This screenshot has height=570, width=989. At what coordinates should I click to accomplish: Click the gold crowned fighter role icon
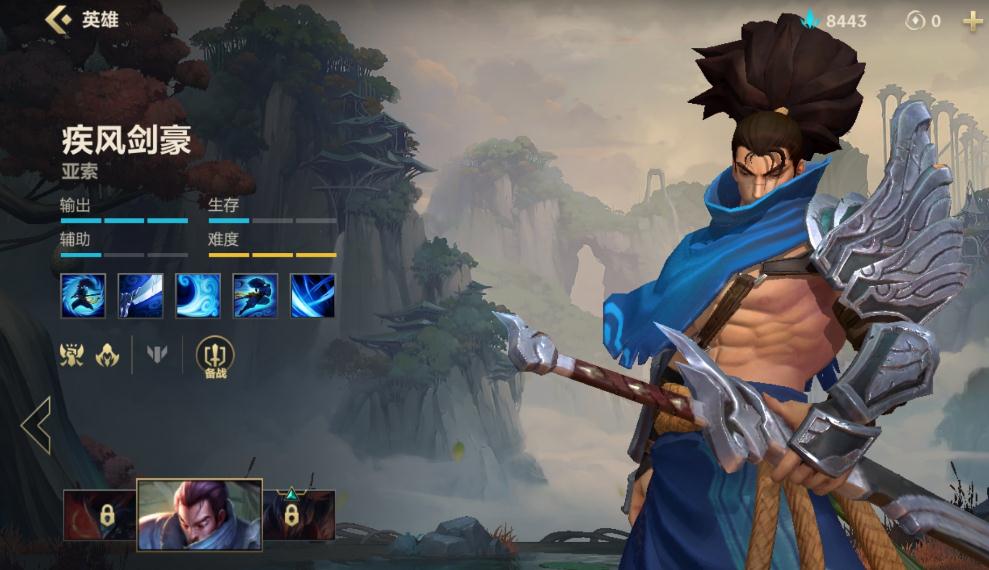click(x=72, y=354)
